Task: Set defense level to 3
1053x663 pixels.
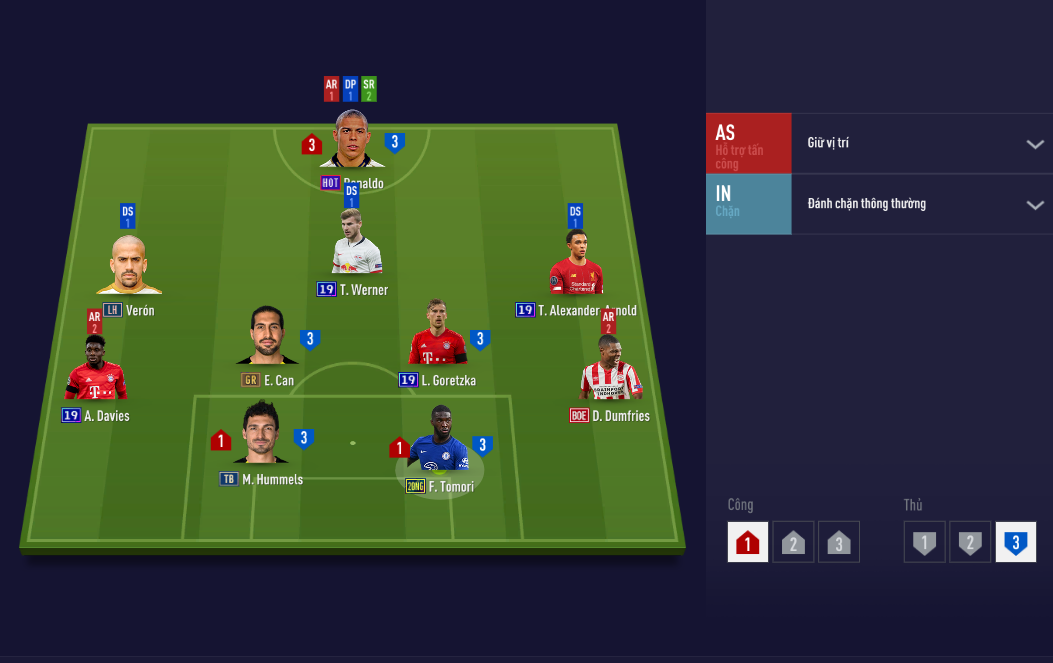Action: pos(1015,542)
